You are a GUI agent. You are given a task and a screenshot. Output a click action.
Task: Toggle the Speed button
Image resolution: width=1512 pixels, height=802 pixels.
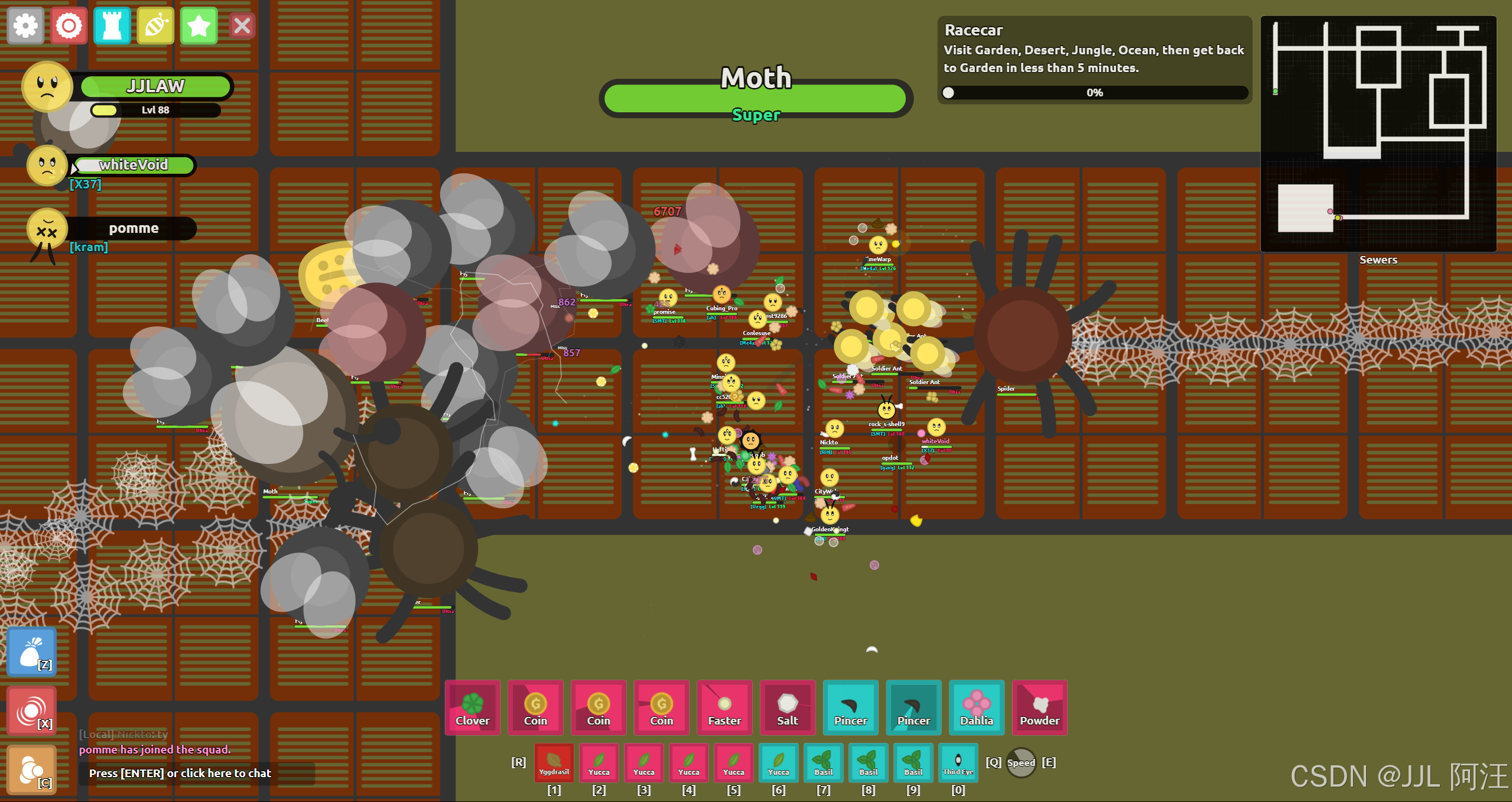[x=1021, y=762]
